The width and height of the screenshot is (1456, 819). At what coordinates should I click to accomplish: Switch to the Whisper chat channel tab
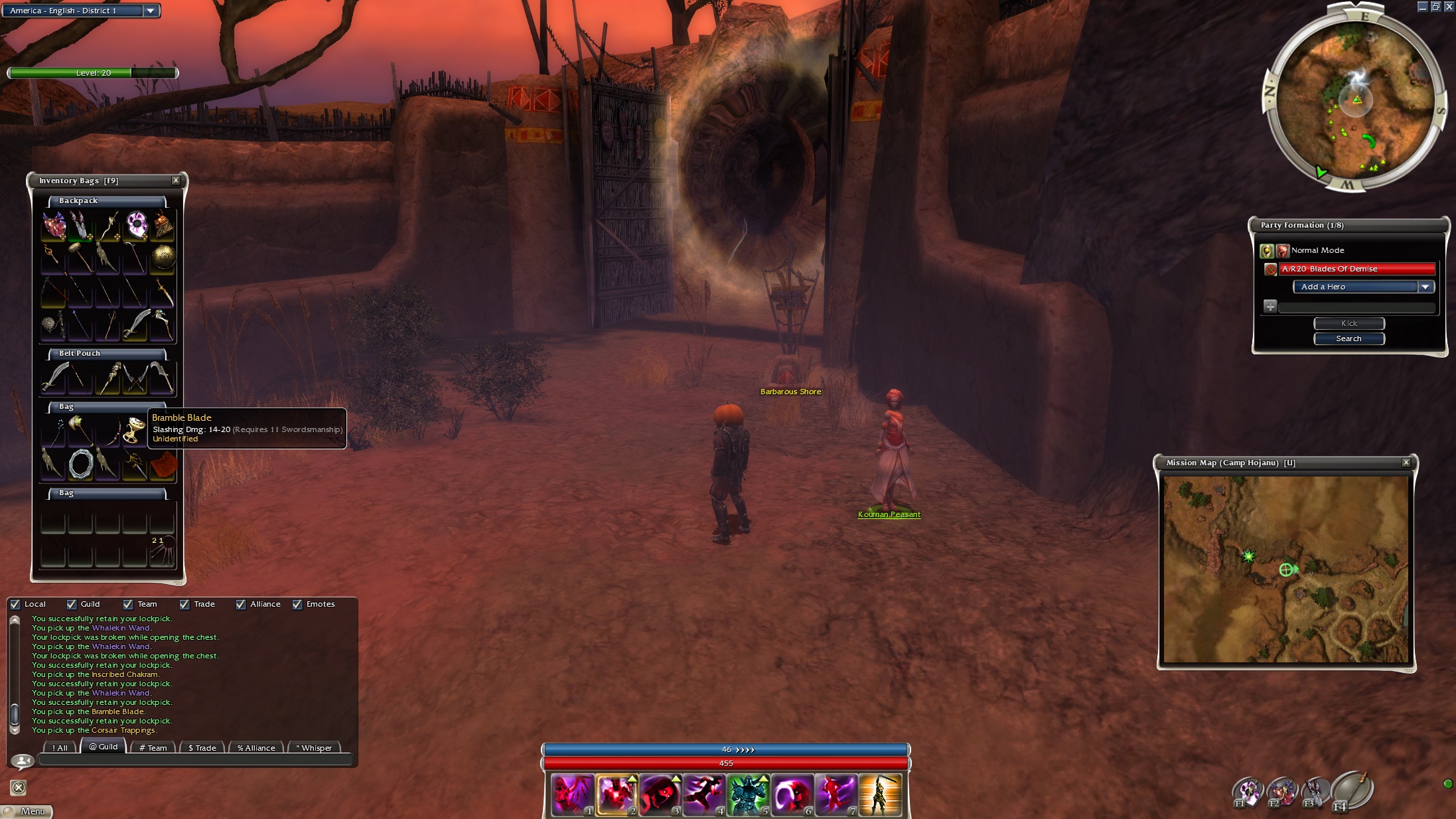[315, 748]
